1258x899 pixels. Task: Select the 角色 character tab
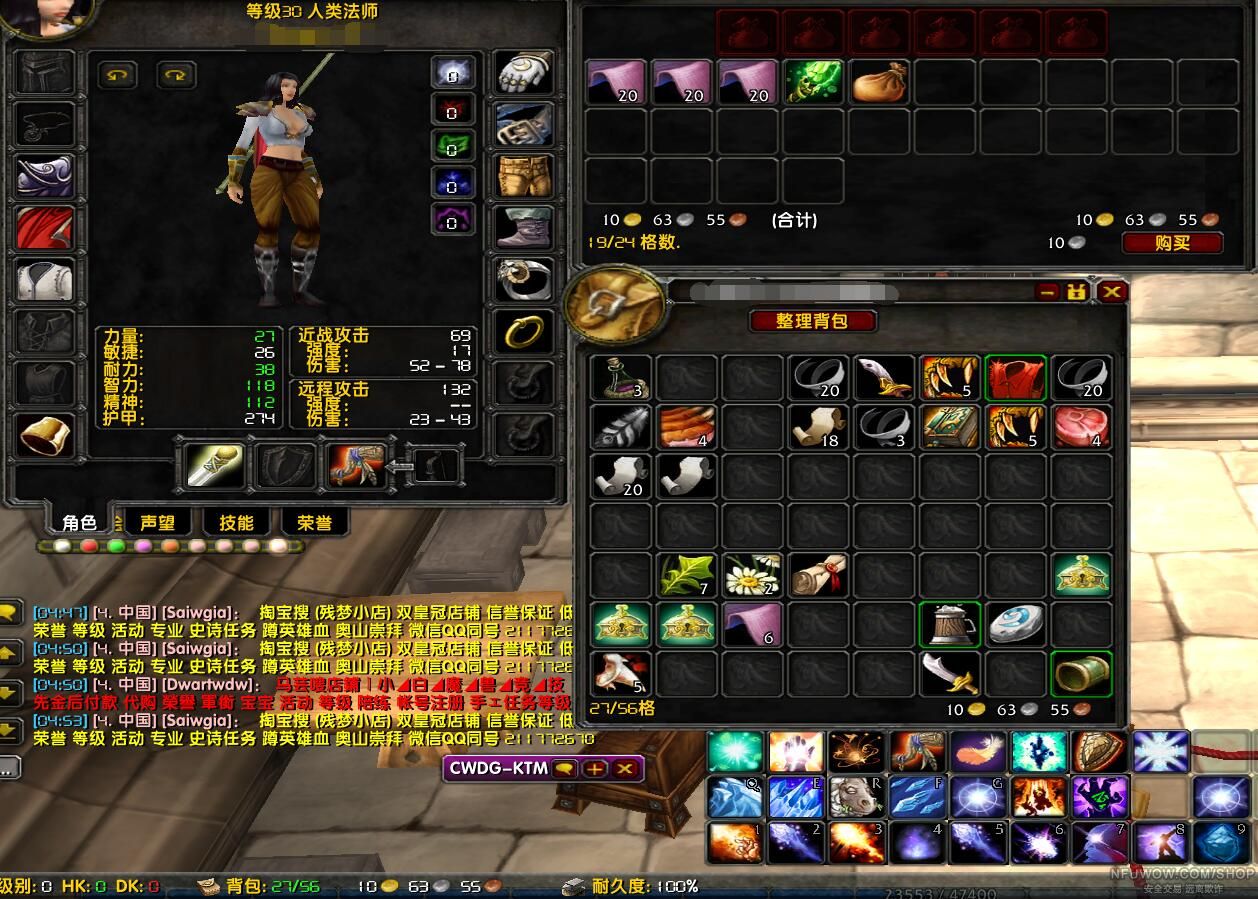[x=80, y=522]
